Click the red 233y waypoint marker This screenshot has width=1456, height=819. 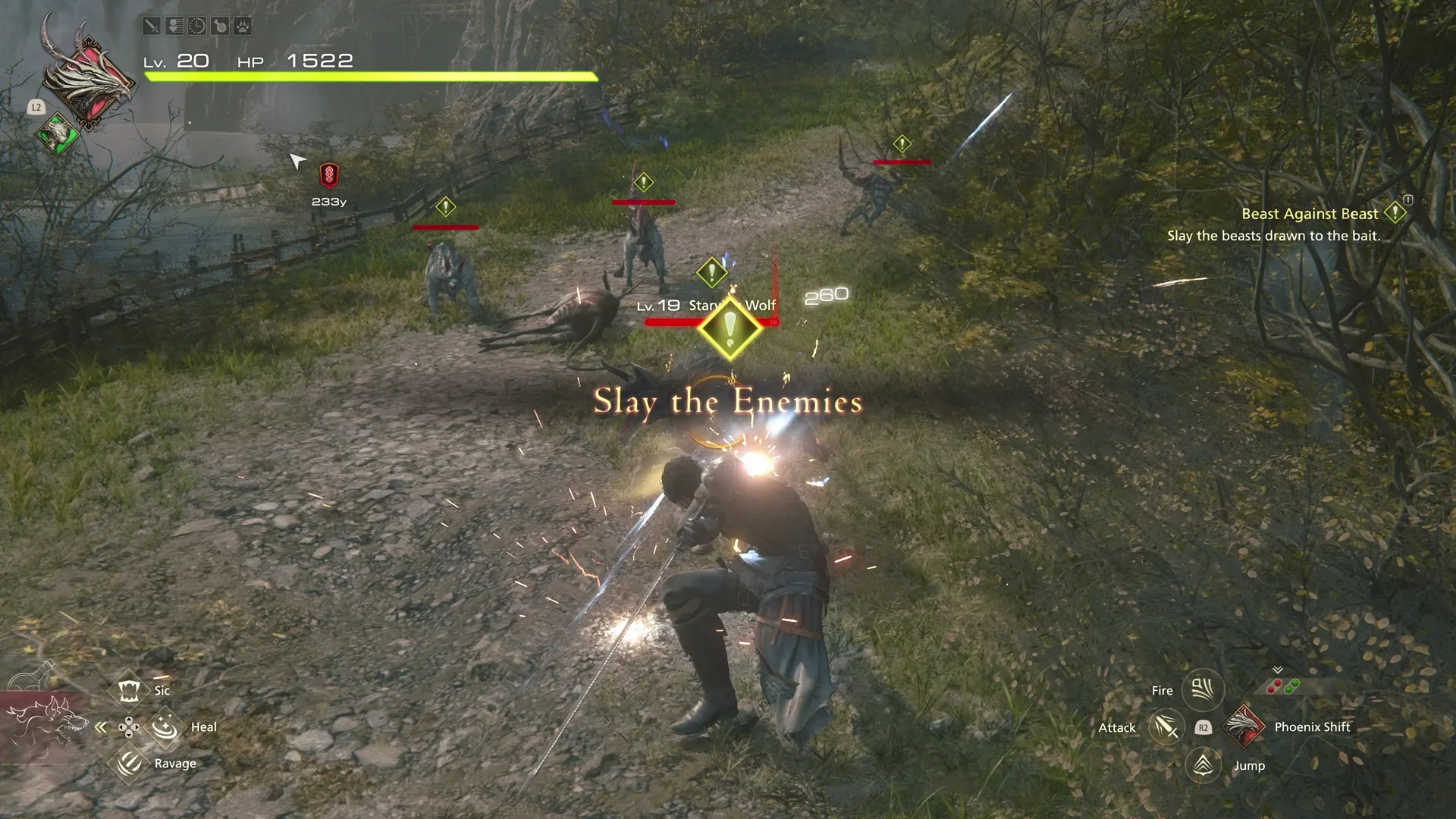point(328,177)
